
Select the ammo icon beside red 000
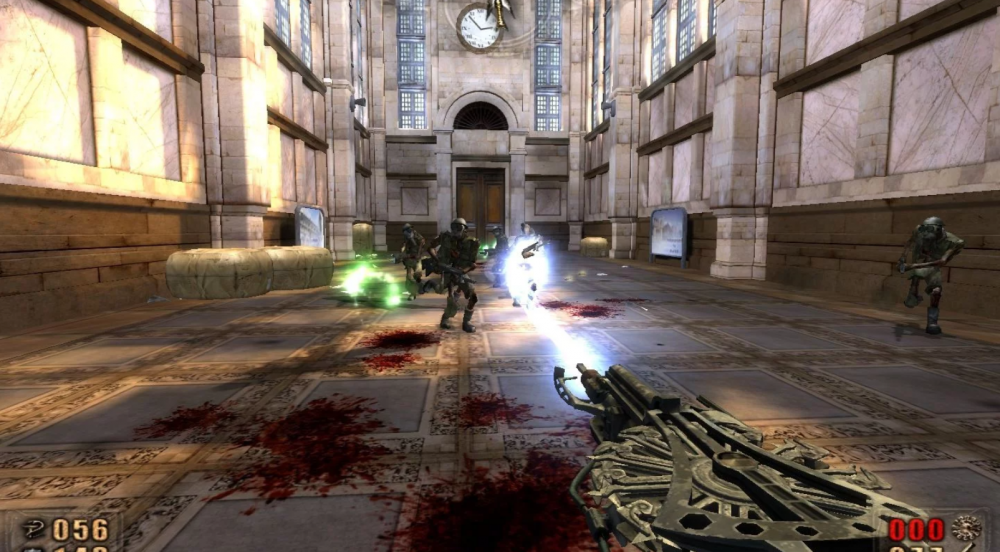966,528
